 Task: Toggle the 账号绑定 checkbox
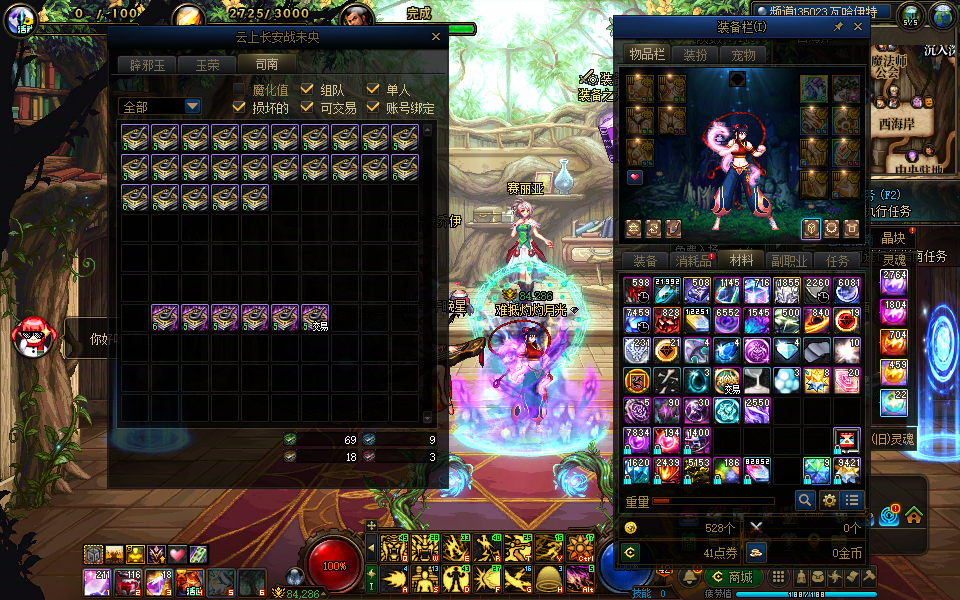pos(373,108)
